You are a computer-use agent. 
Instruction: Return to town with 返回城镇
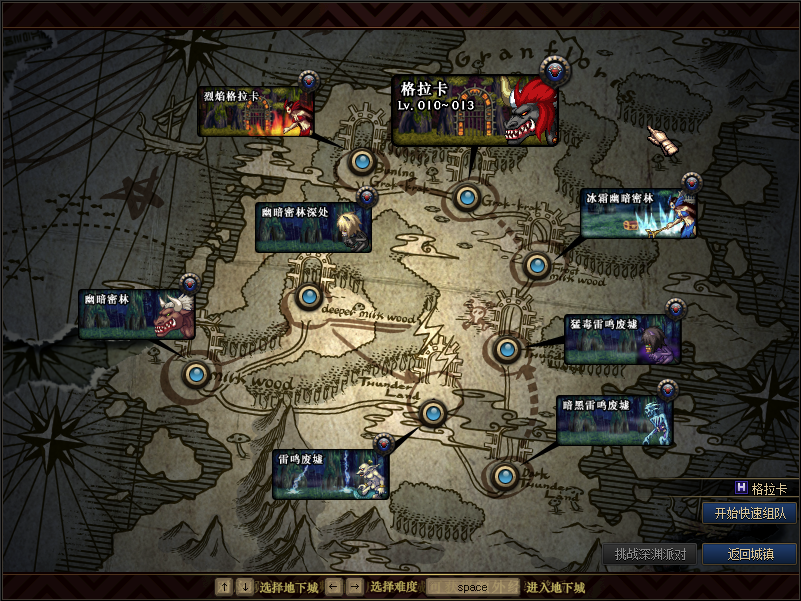[x=749, y=553]
